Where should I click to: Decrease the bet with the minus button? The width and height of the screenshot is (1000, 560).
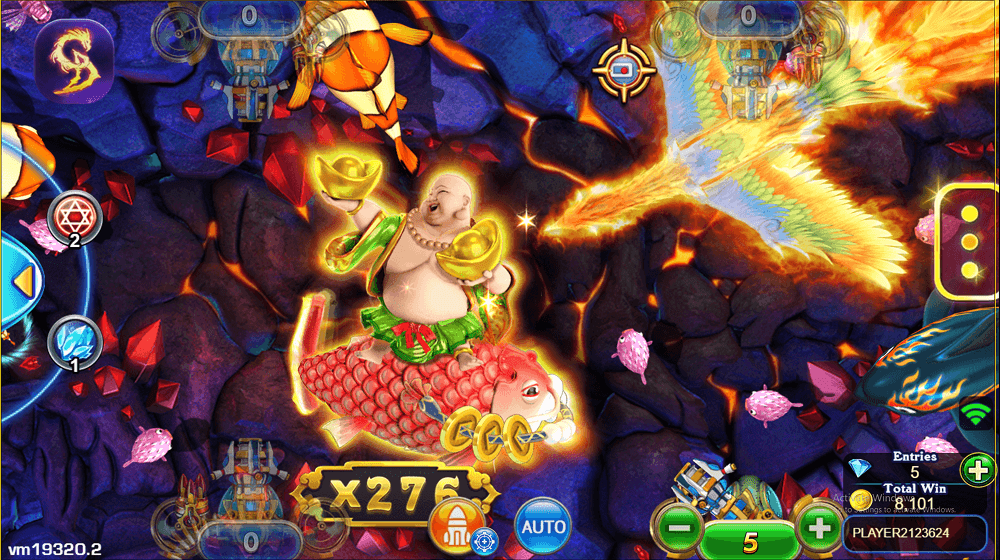tap(680, 527)
